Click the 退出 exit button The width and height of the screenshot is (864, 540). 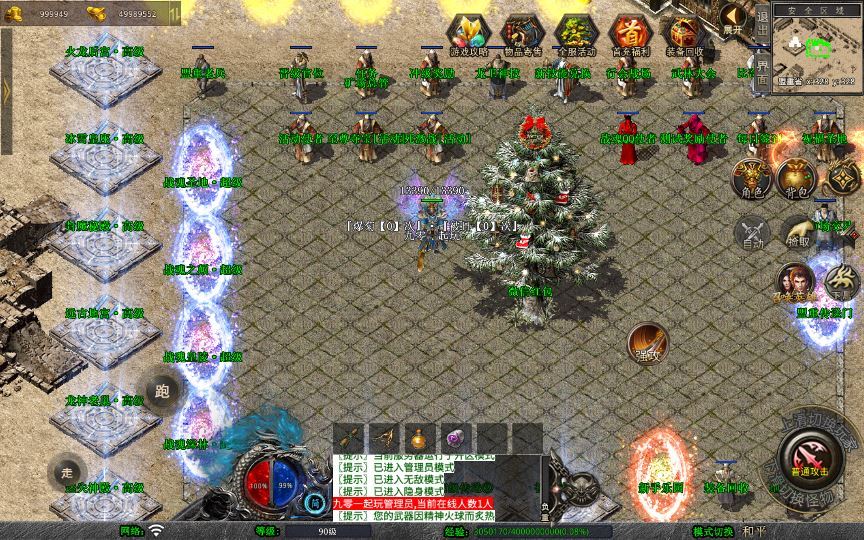[x=763, y=22]
